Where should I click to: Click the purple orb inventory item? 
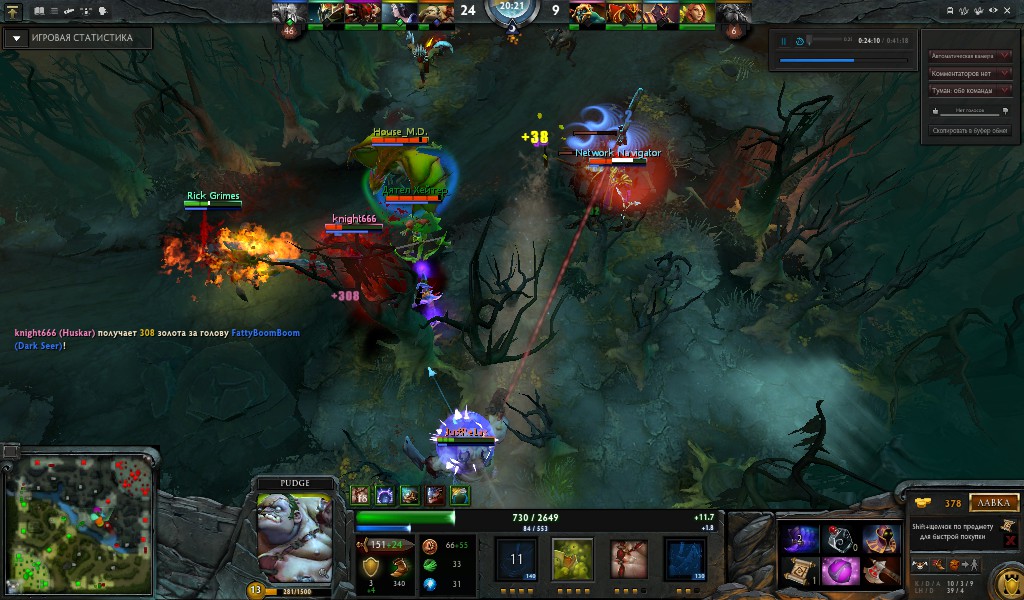click(839, 571)
